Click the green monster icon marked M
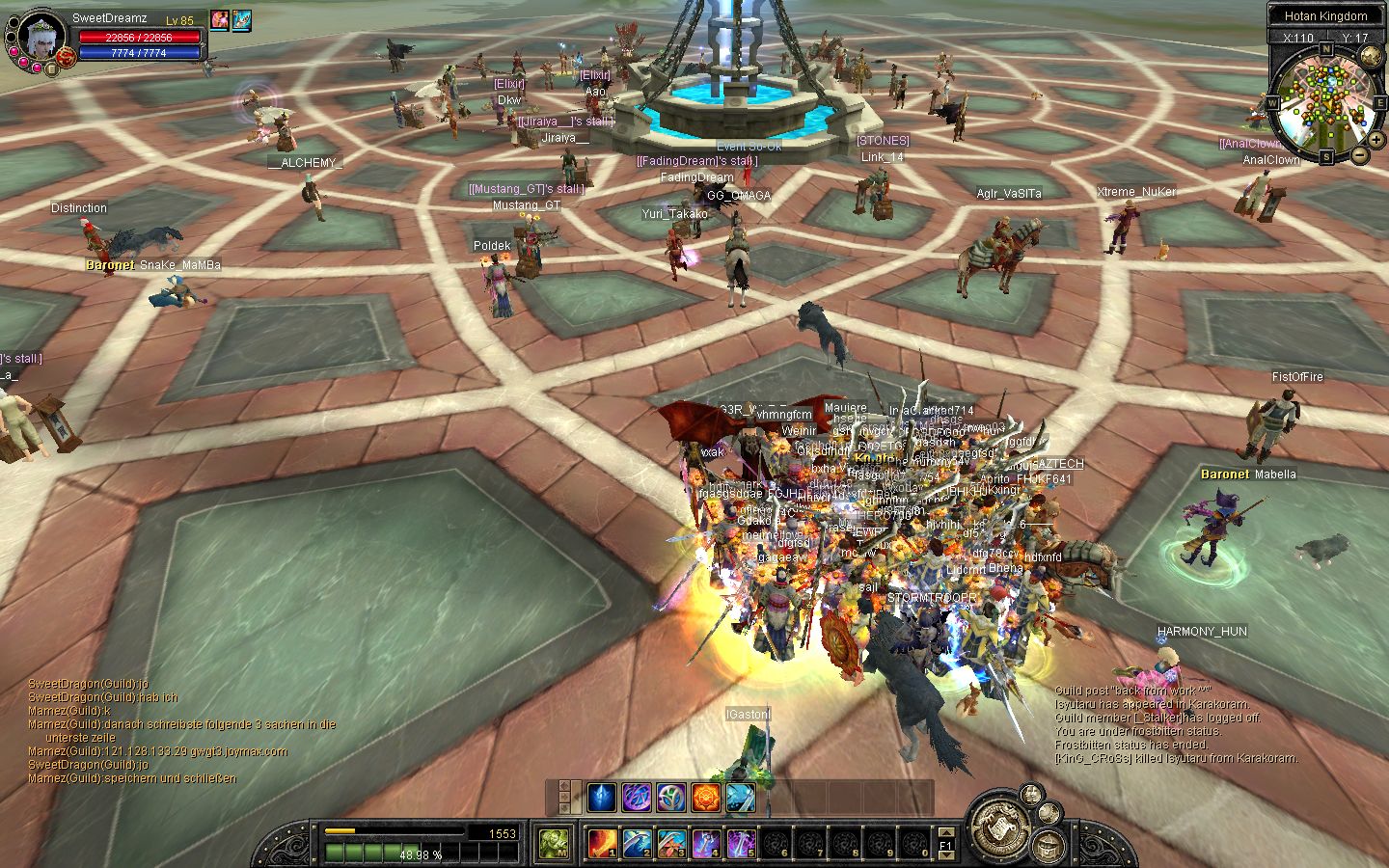The height and width of the screenshot is (868, 1389). [554, 844]
